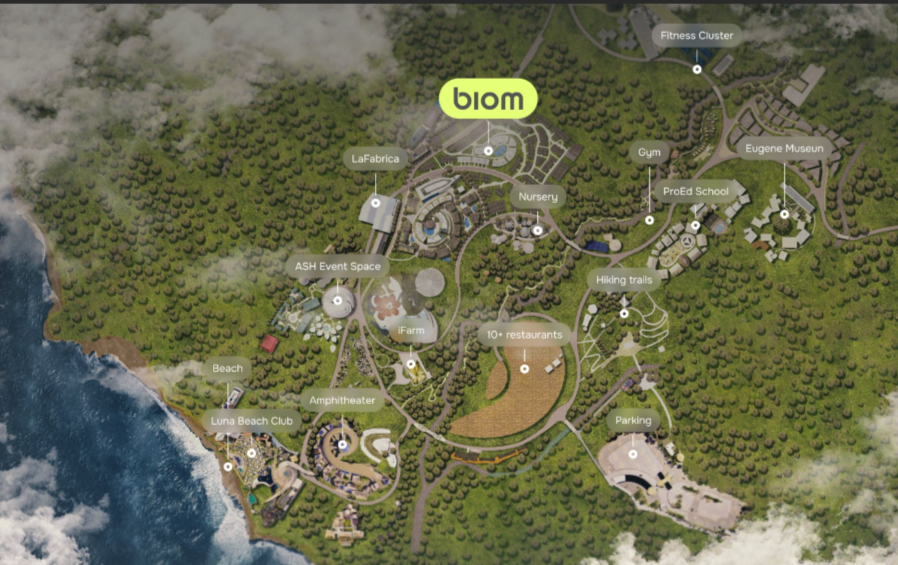Open the ProEd School marker
Screen dimensions: 898x565
[x=696, y=191]
